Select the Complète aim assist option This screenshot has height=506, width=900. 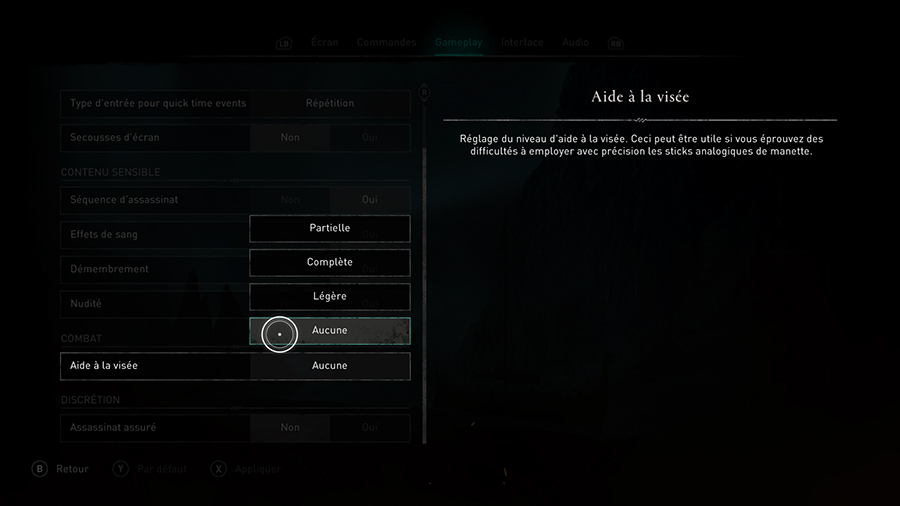(x=329, y=262)
